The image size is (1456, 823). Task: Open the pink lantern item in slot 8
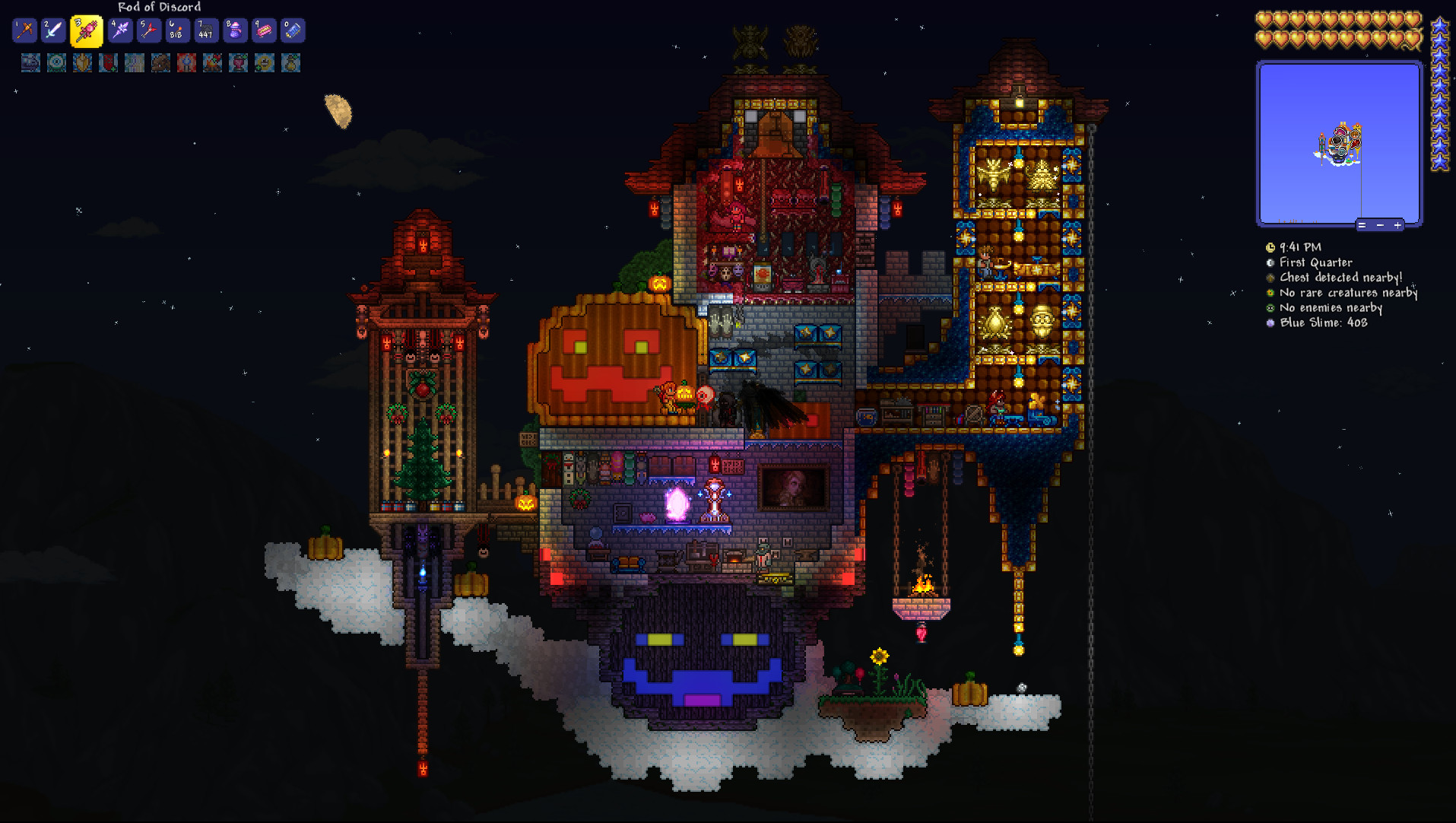(x=235, y=30)
